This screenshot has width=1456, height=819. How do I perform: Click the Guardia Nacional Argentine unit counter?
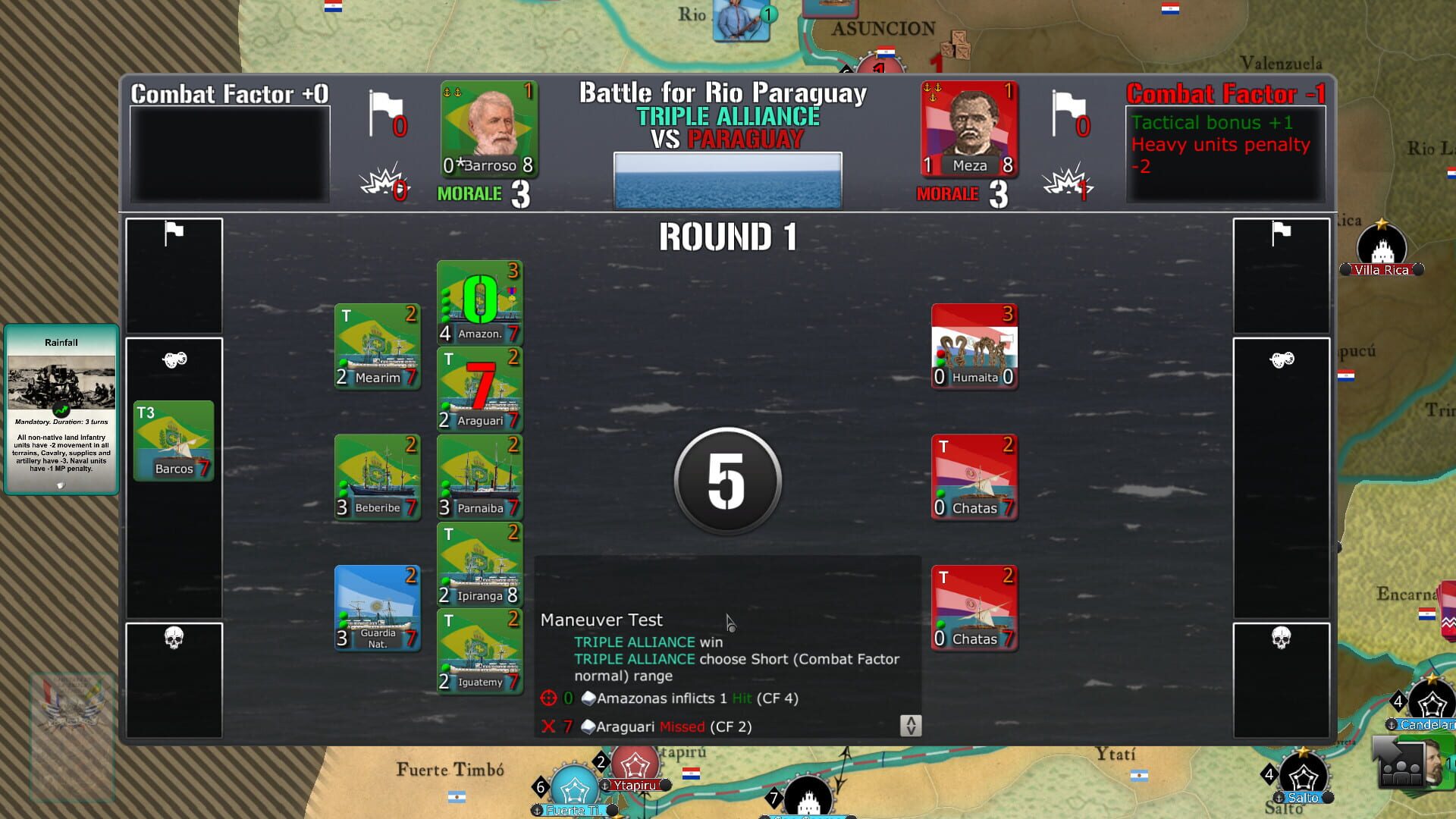click(377, 607)
